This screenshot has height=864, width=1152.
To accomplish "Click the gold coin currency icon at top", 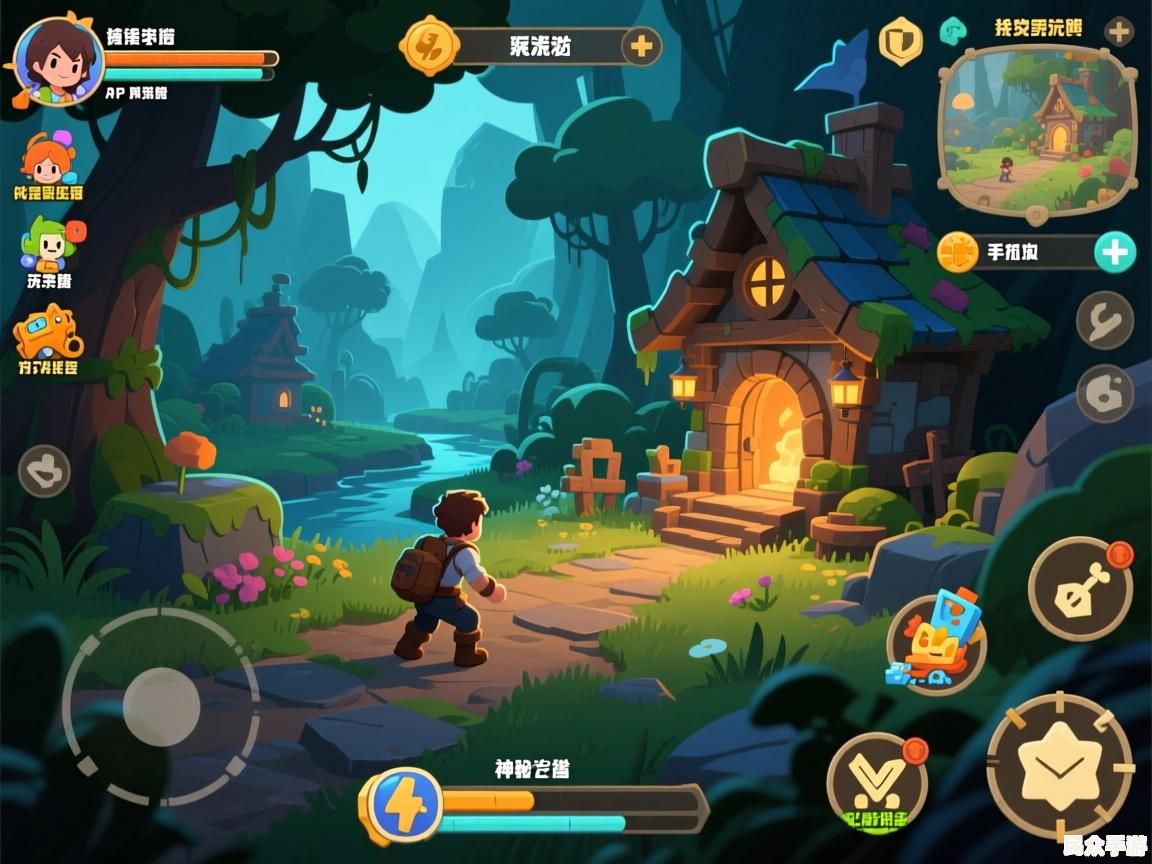I will (429, 46).
